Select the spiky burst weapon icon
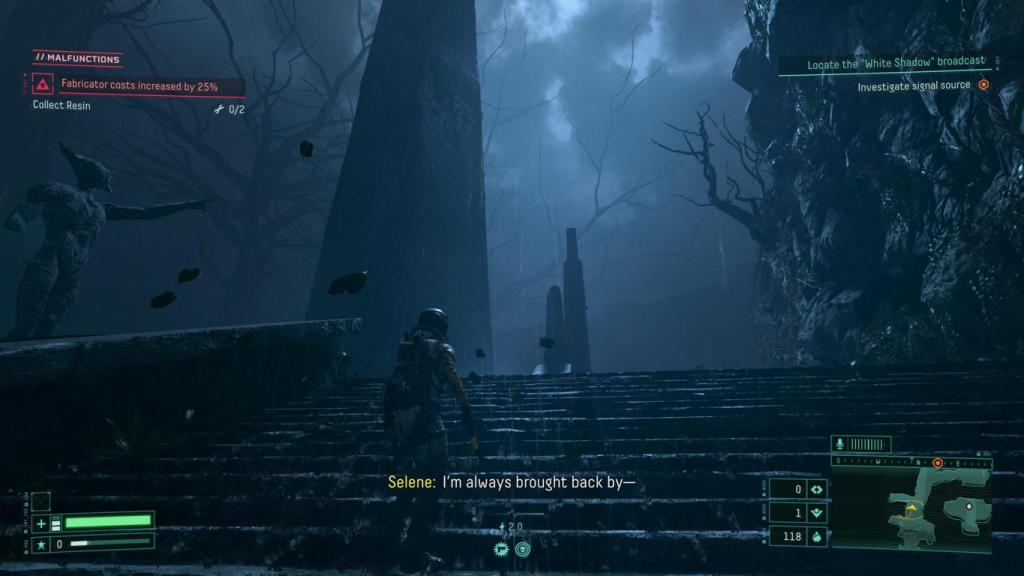The height and width of the screenshot is (576, 1024). [501, 549]
